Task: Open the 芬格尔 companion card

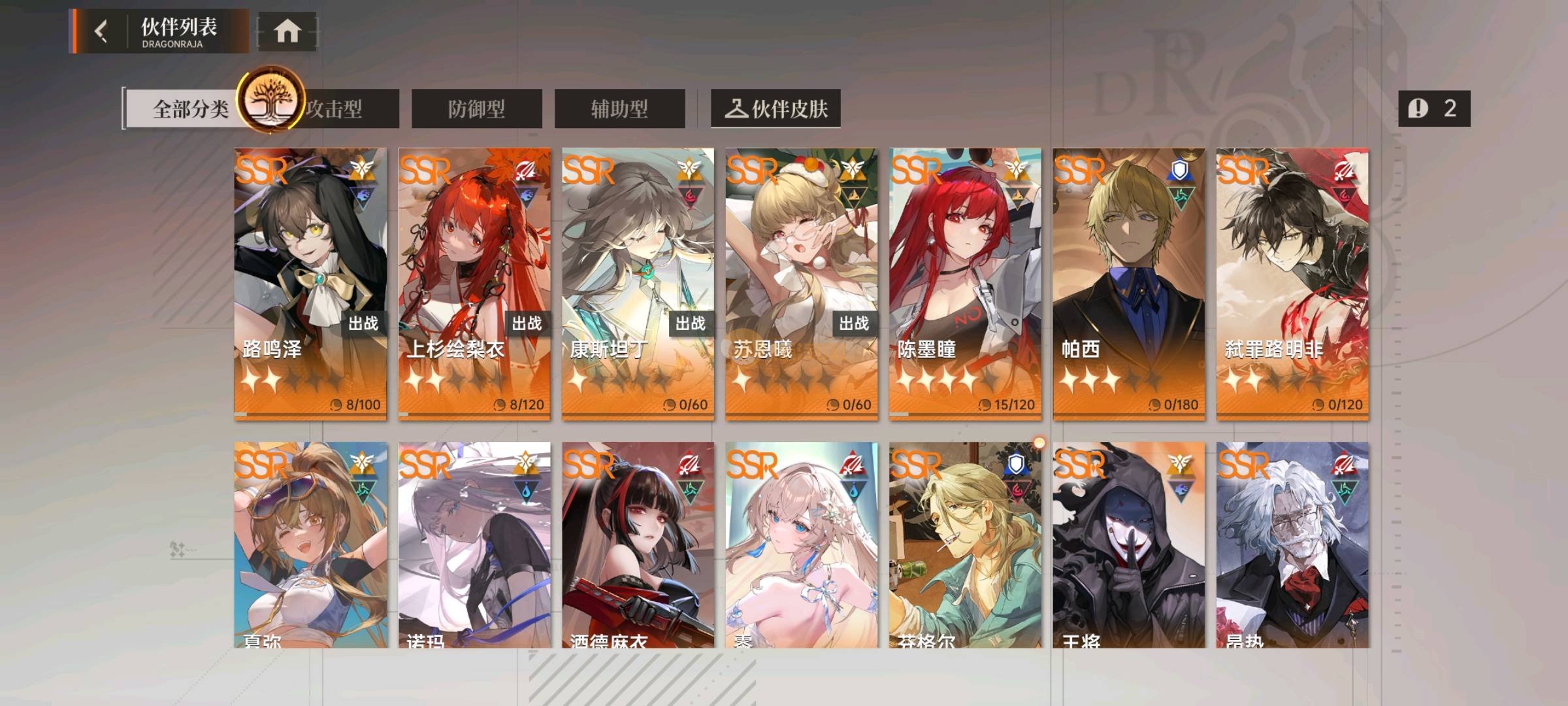Action: tap(965, 546)
